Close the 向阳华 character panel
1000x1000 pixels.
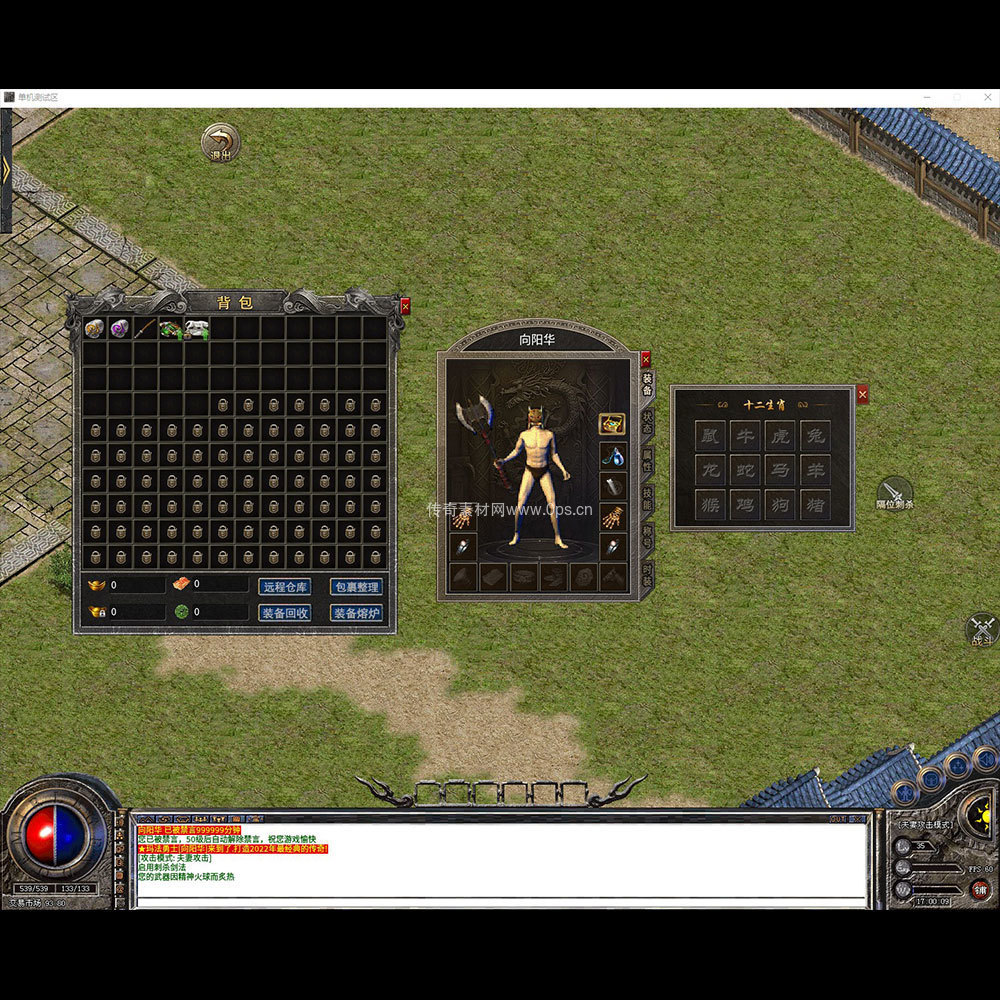[x=646, y=357]
